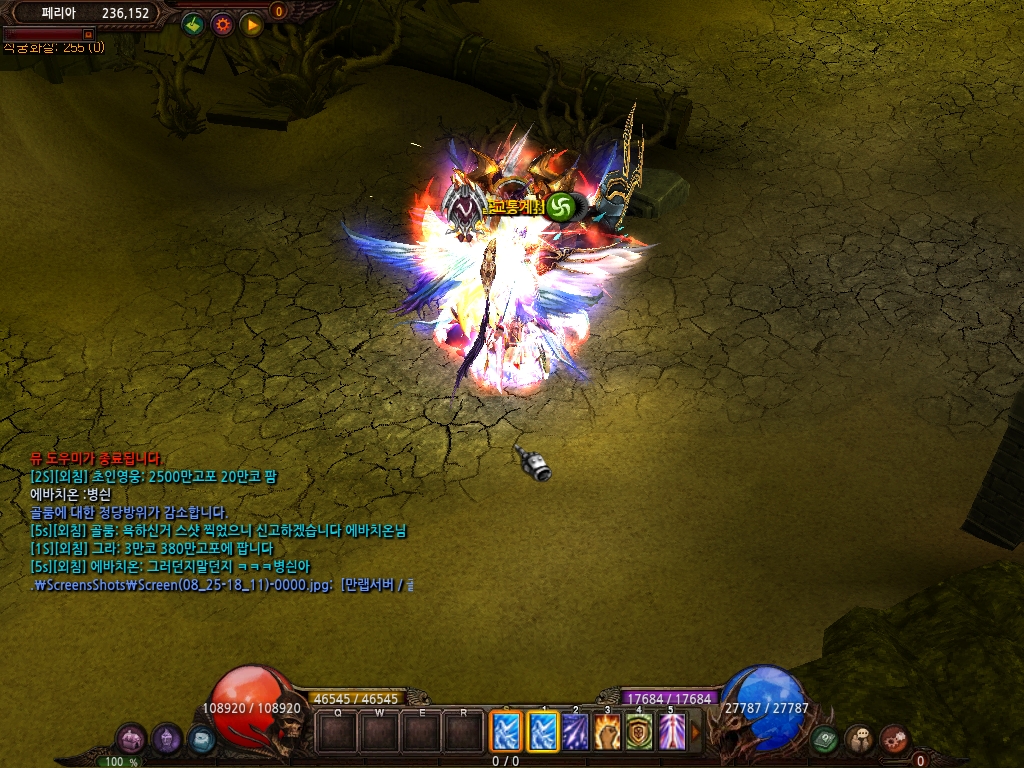Expand the skill bar with the orange arrow
Screen dimensions: 1024x768
click(x=696, y=731)
